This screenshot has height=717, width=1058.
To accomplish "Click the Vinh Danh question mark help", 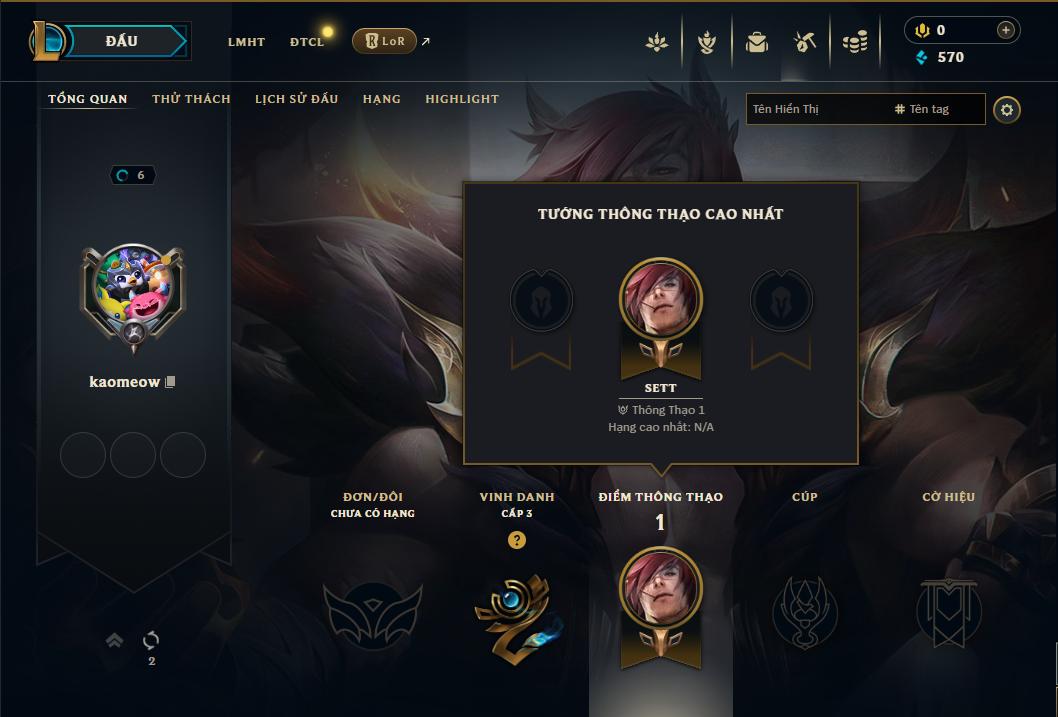I will click(x=516, y=540).
